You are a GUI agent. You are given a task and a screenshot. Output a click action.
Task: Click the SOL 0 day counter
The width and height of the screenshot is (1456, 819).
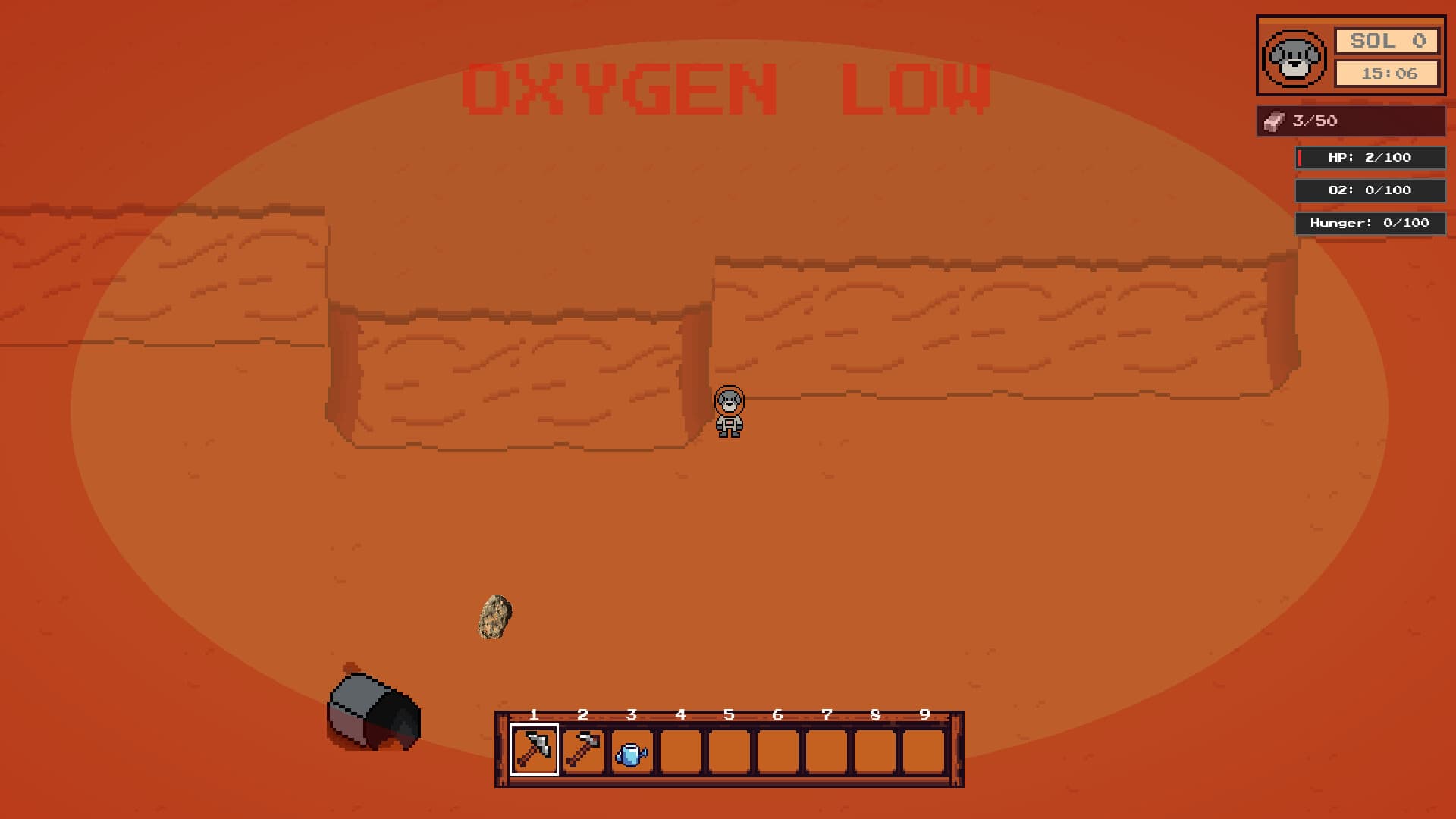(1389, 42)
